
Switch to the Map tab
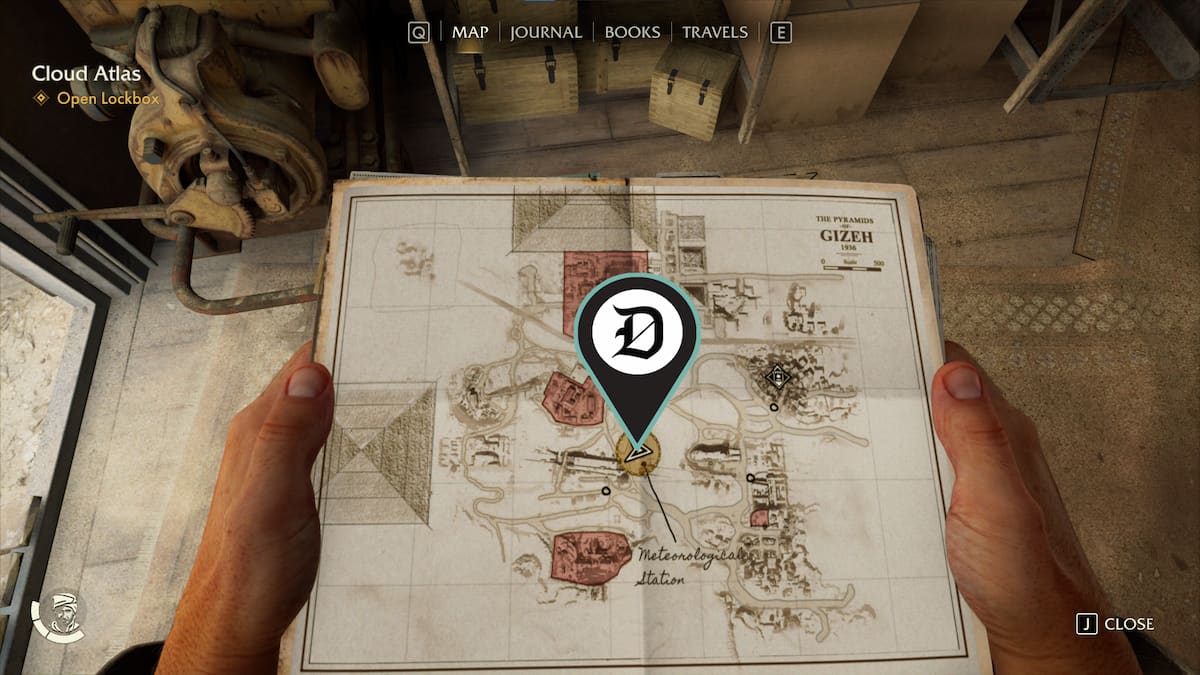470,32
